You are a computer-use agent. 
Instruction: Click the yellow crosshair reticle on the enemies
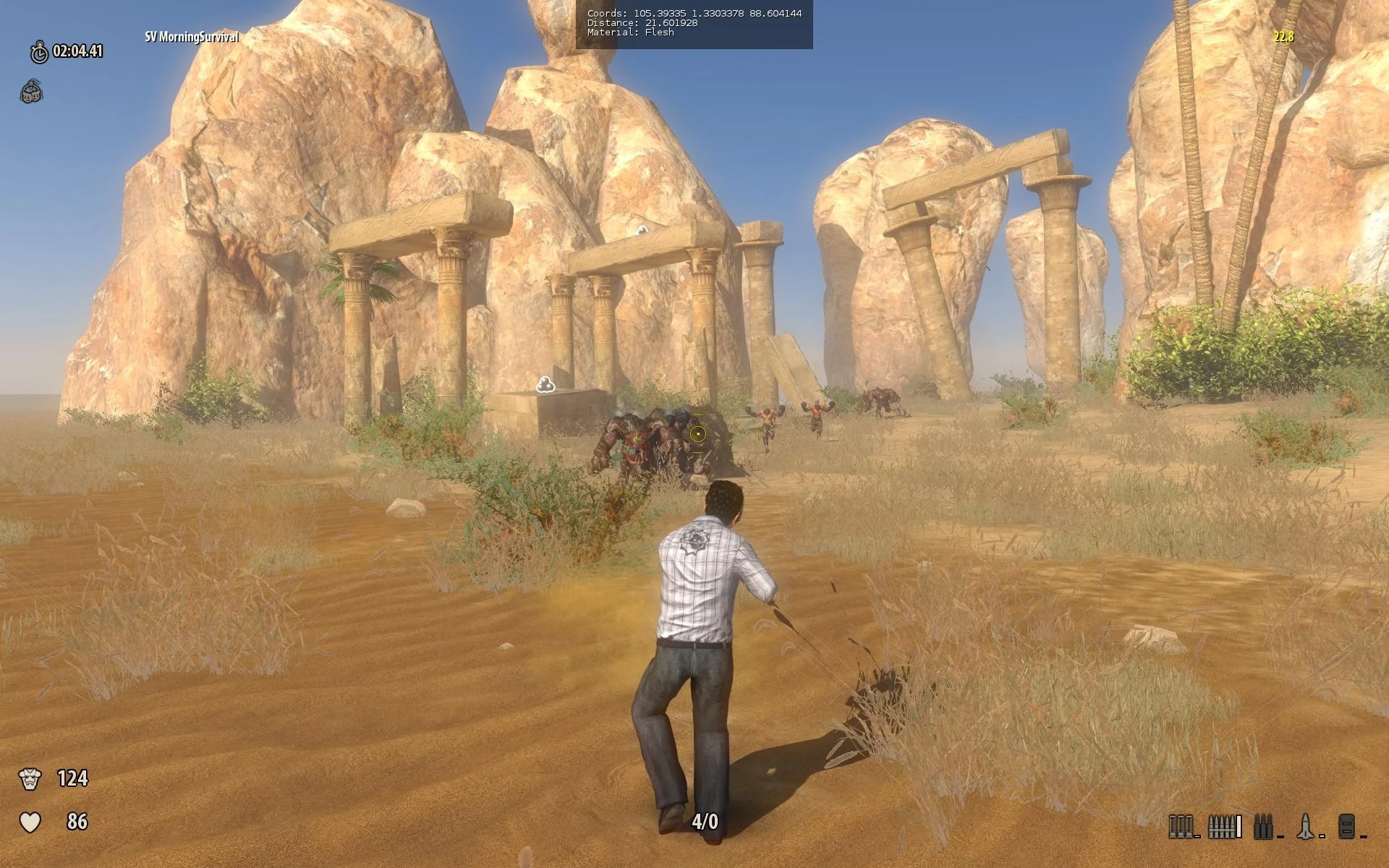[x=697, y=433]
